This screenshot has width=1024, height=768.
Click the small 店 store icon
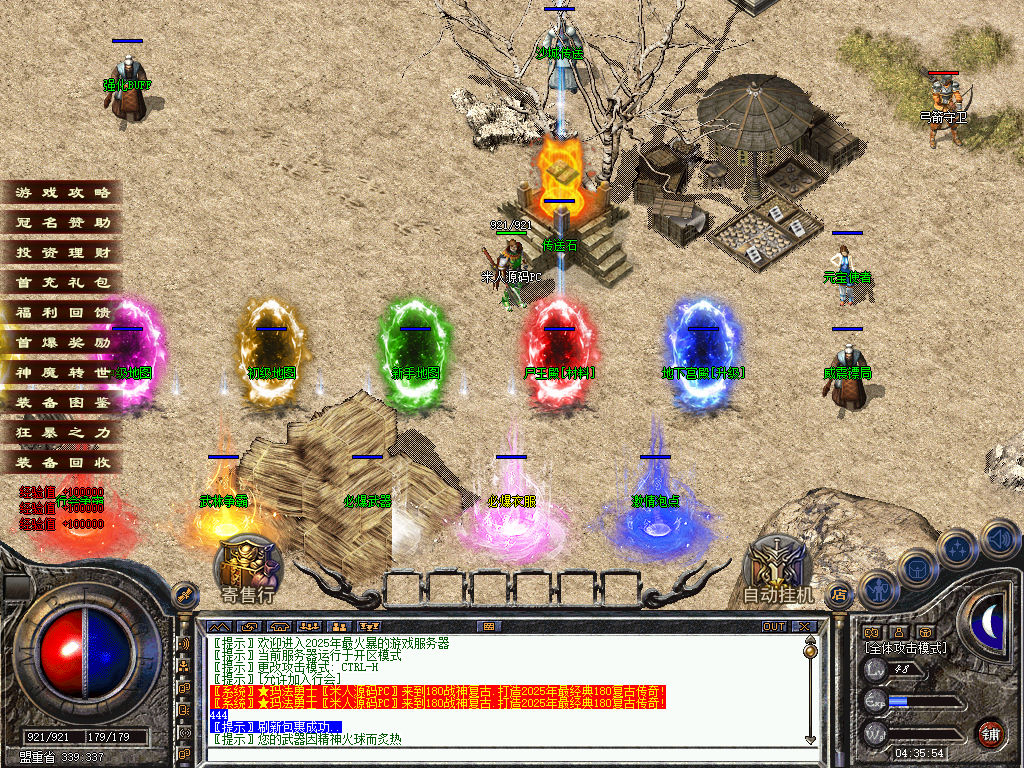840,593
